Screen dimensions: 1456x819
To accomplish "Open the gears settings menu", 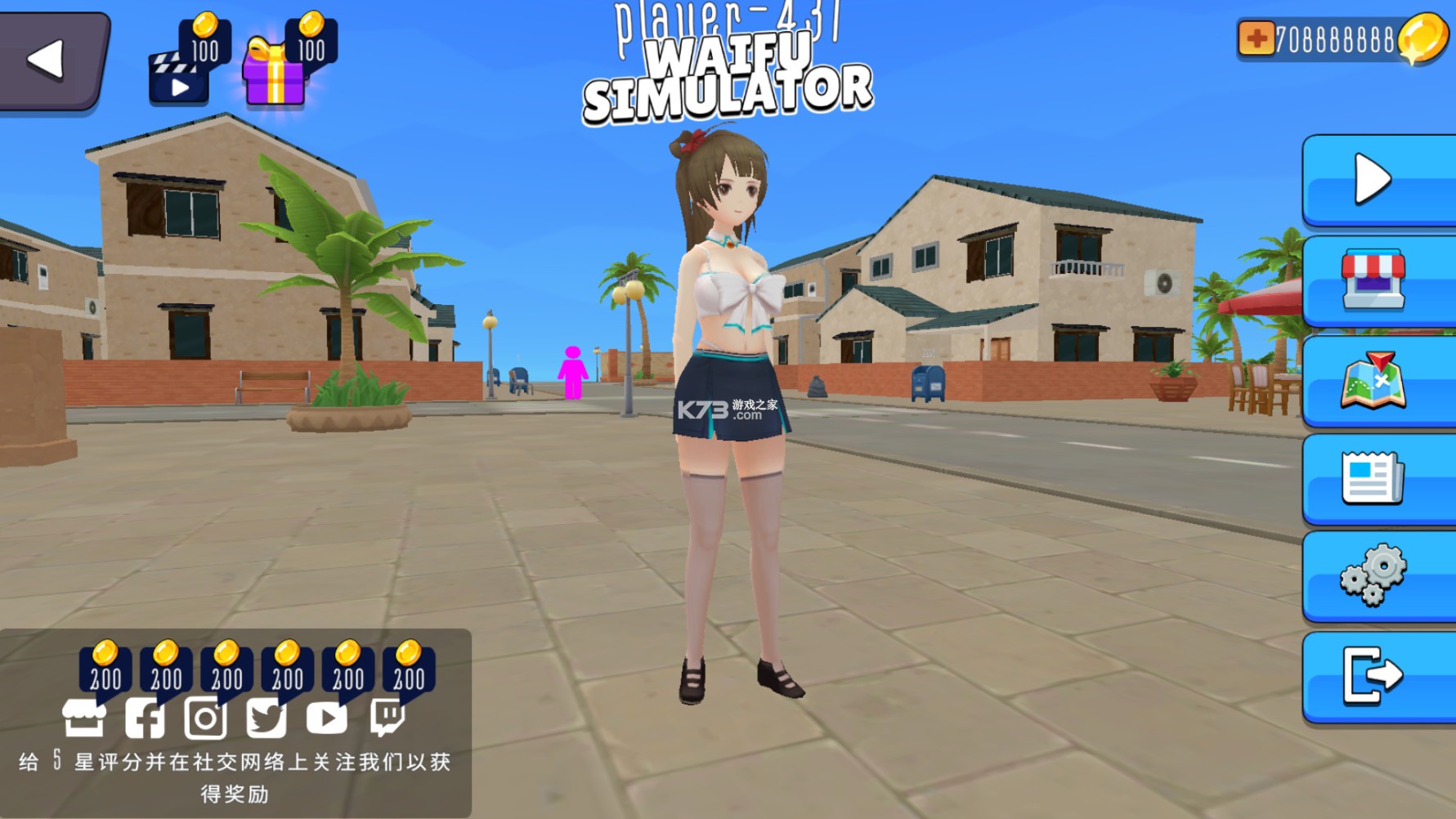I will coord(1377,575).
